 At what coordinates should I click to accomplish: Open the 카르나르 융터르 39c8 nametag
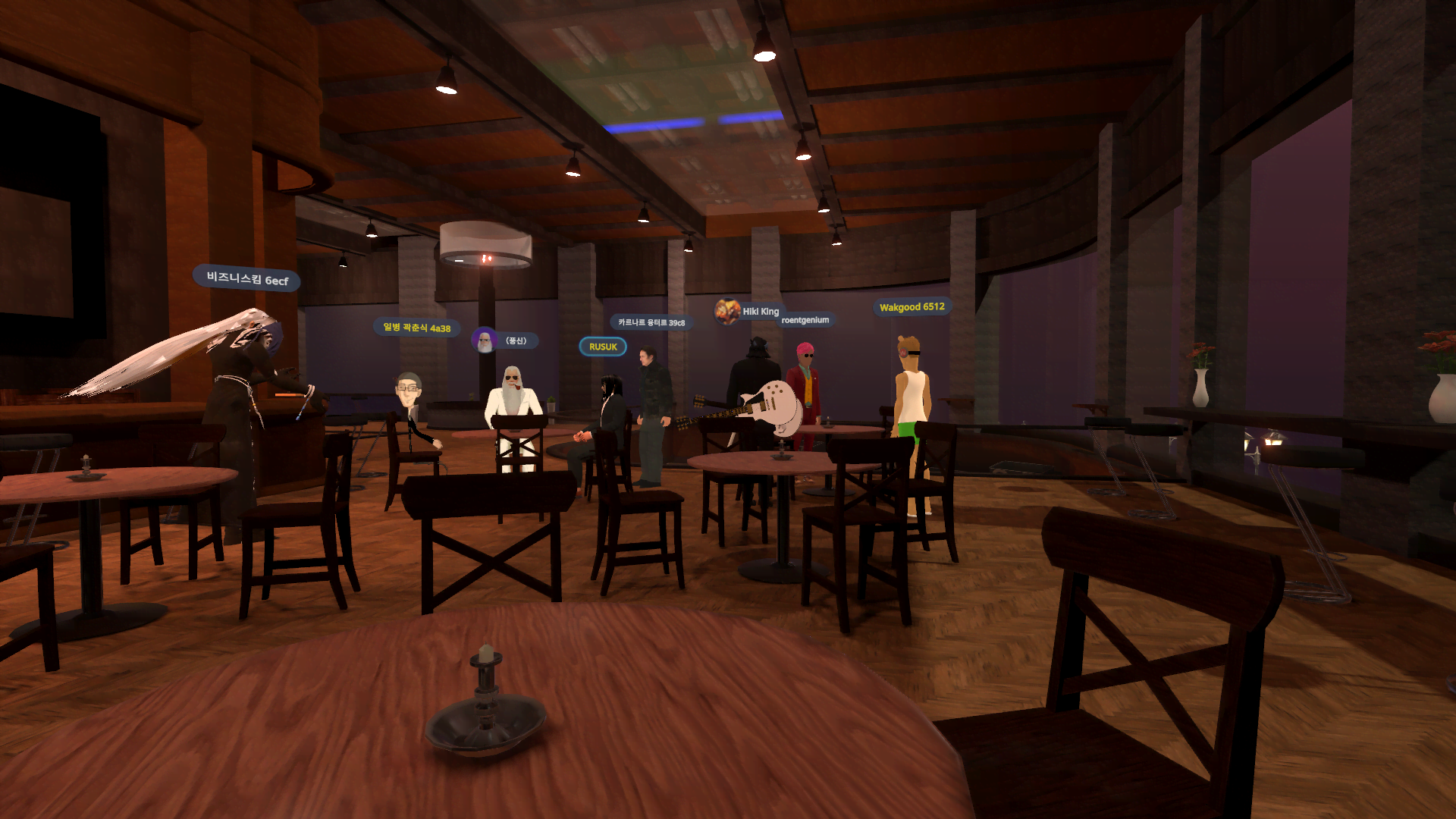pyautogui.click(x=651, y=322)
